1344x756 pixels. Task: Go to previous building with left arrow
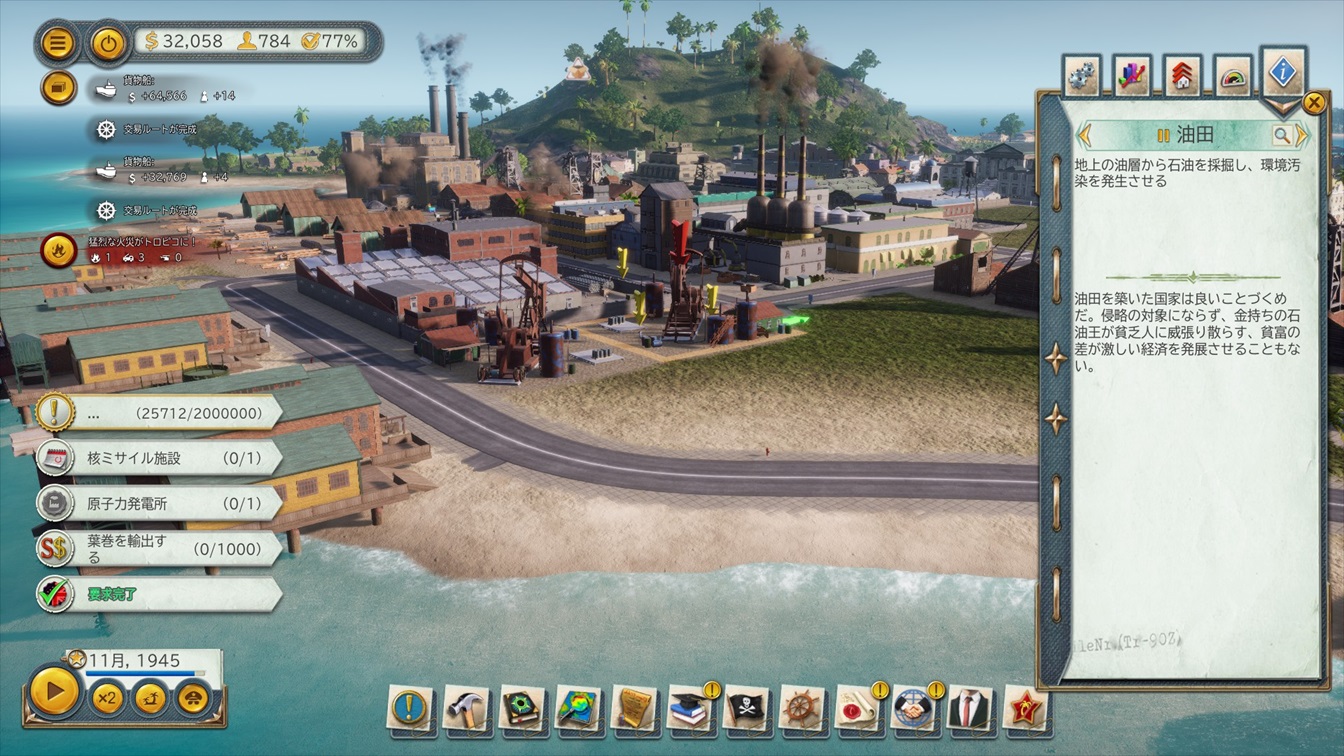1083,135
